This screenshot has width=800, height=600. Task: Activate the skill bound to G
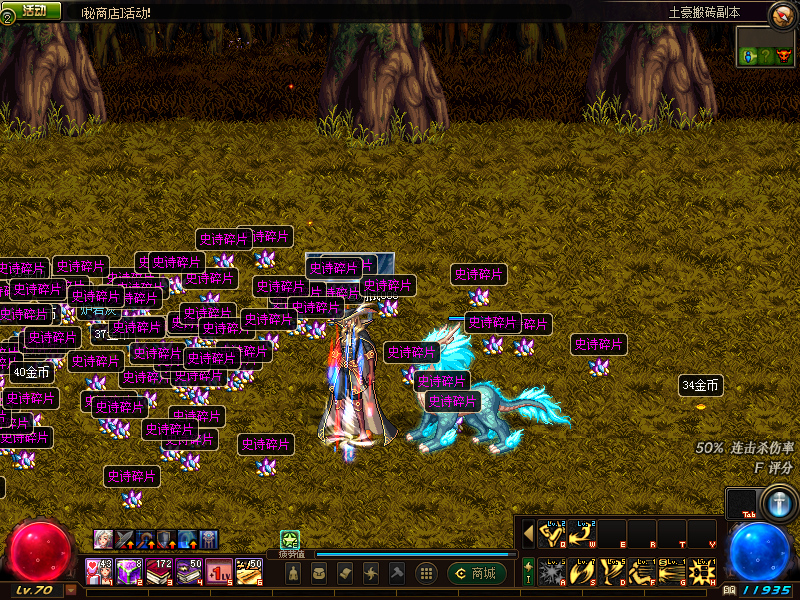[x=672, y=572]
